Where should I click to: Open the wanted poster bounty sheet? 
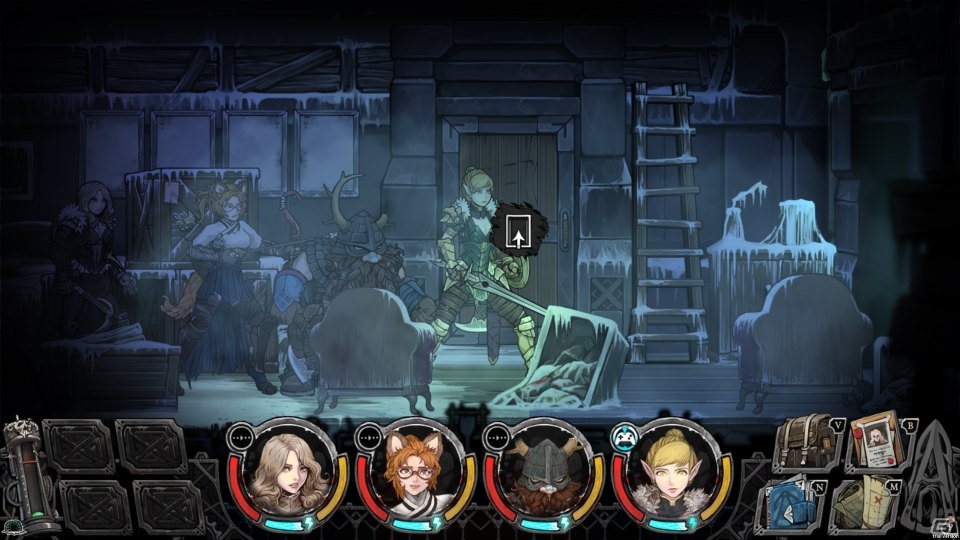(876, 441)
